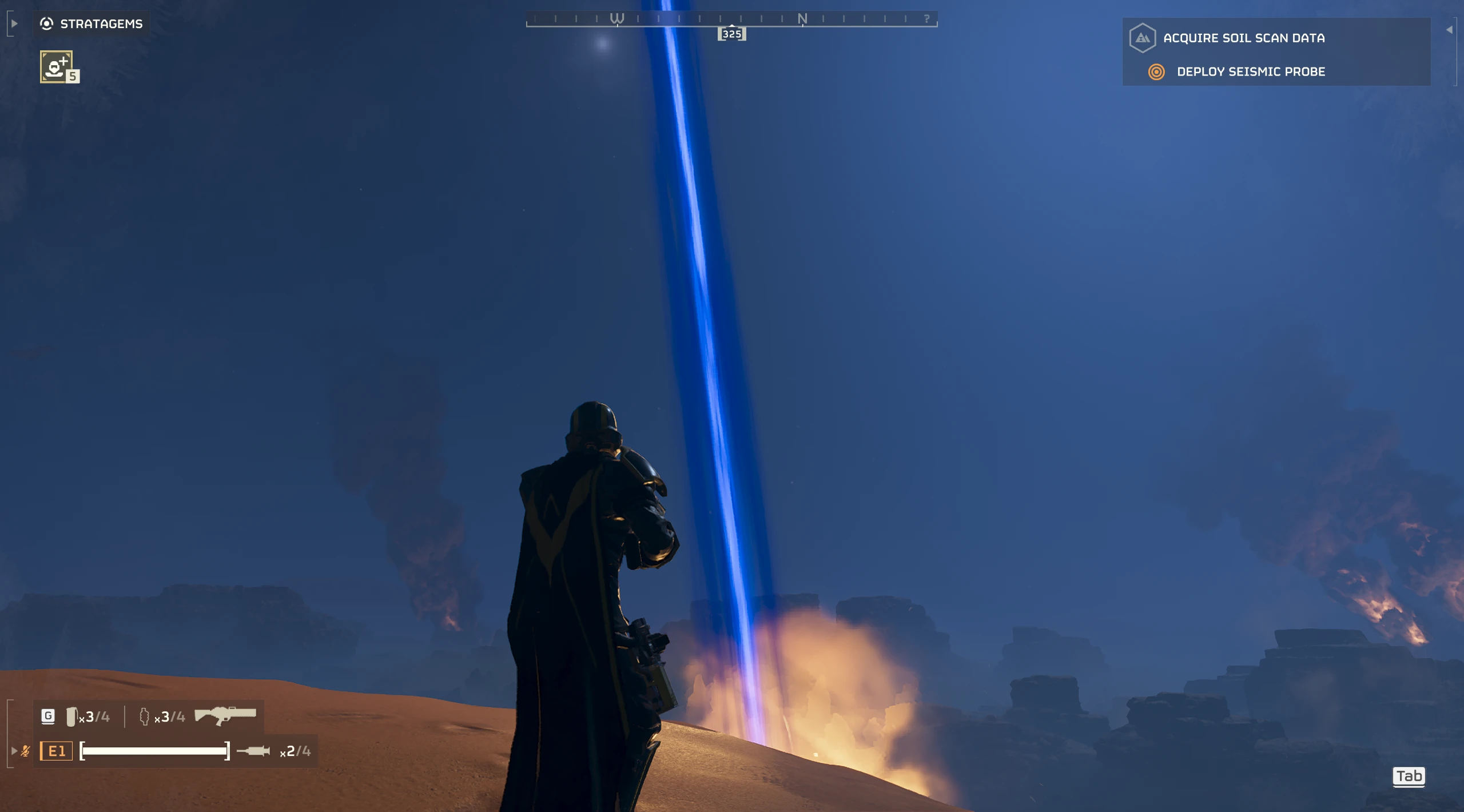
Task: Select the grenade icon
Action: tap(71, 717)
